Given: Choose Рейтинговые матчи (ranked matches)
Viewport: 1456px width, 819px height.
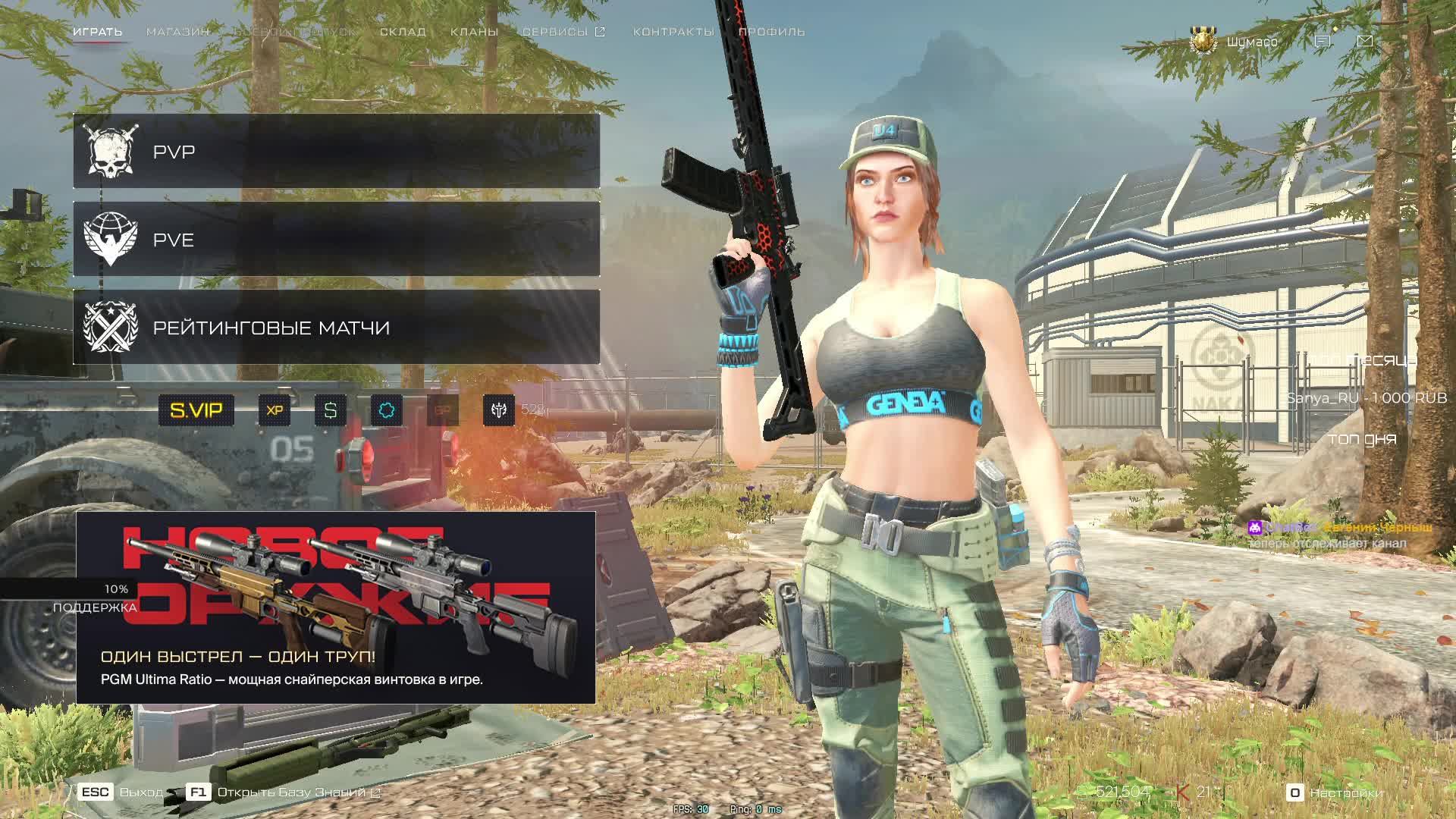Looking at the screenshot, I should point(336,328).
